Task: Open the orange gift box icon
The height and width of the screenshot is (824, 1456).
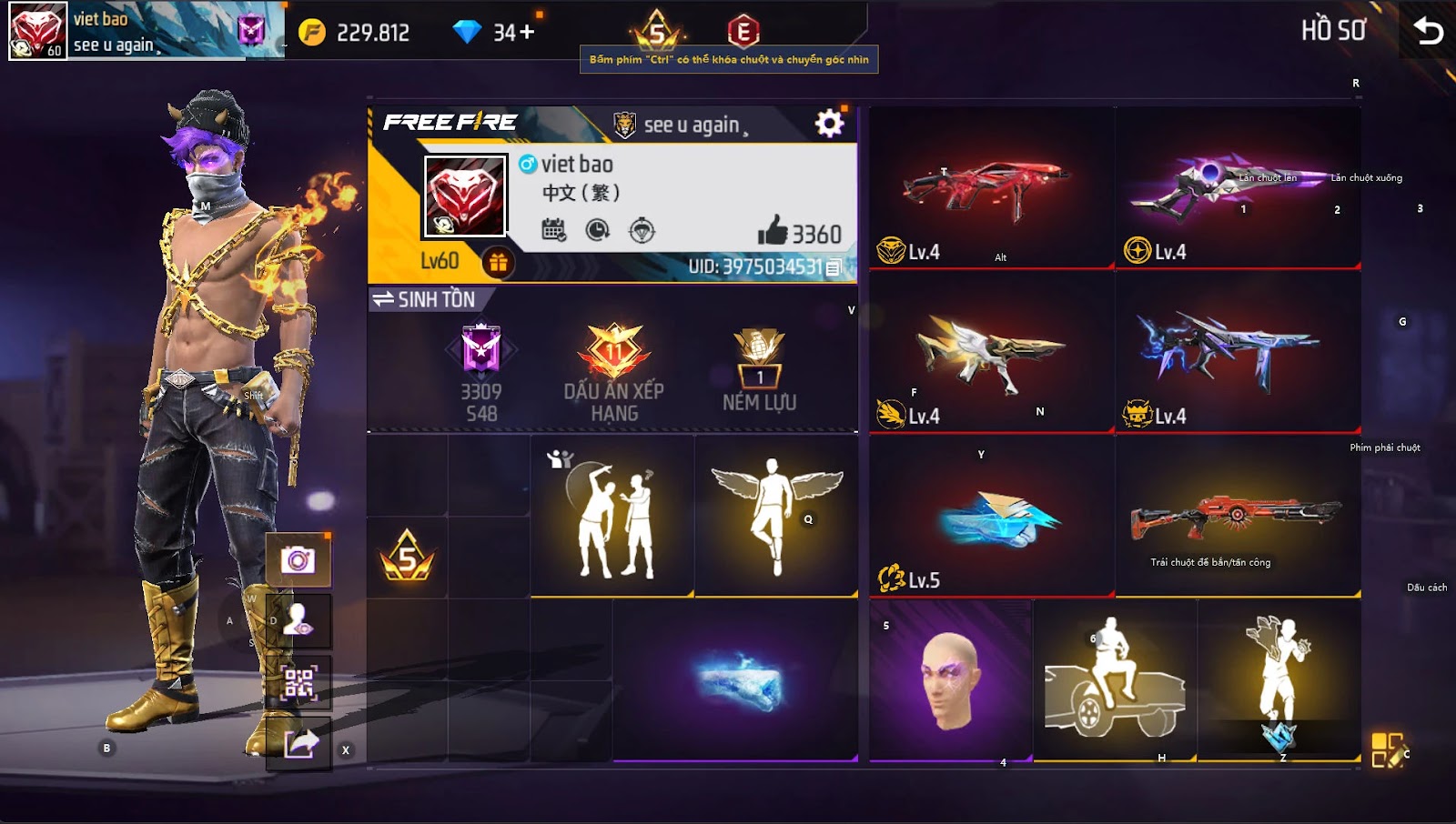Action: 498,263
